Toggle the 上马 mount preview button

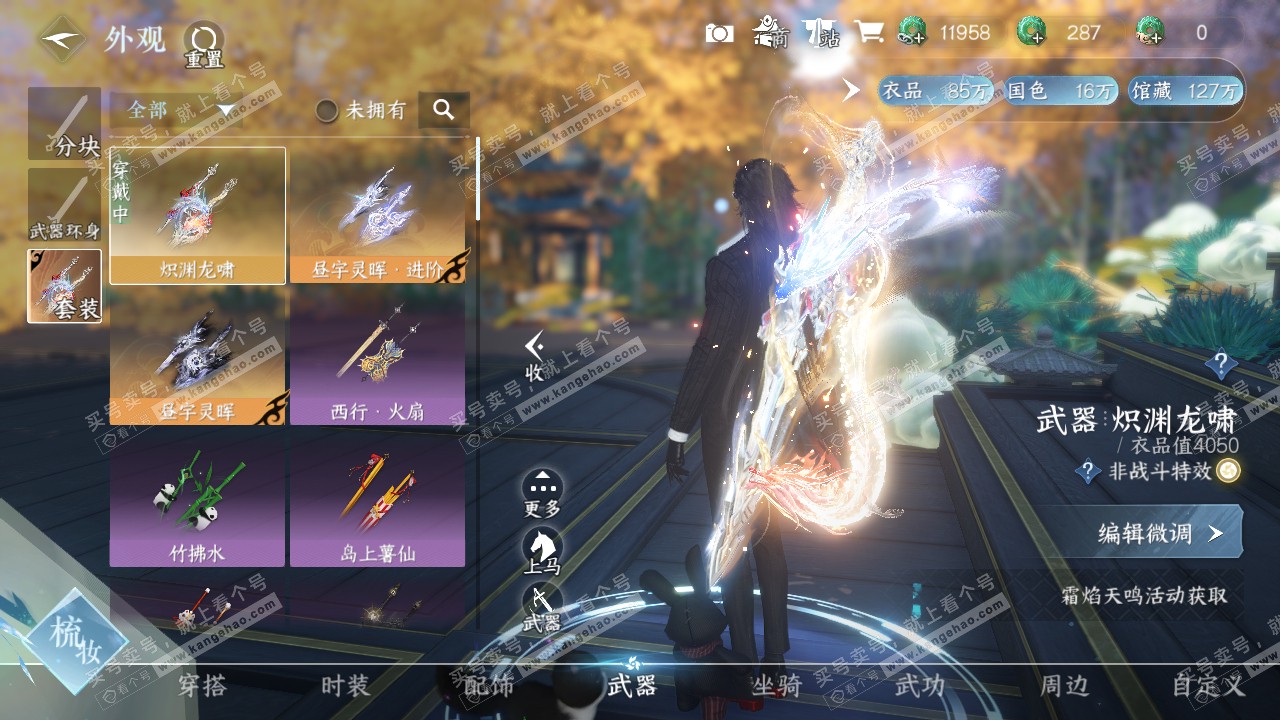click(542, 551)
